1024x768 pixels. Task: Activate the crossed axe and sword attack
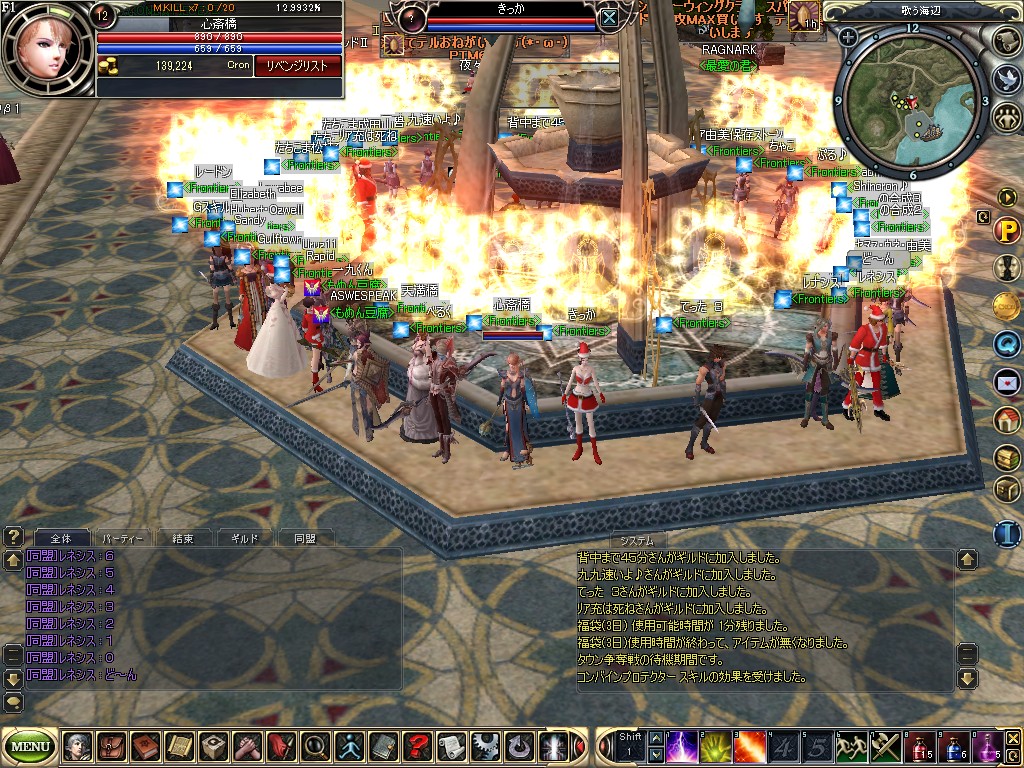point(886,746)
